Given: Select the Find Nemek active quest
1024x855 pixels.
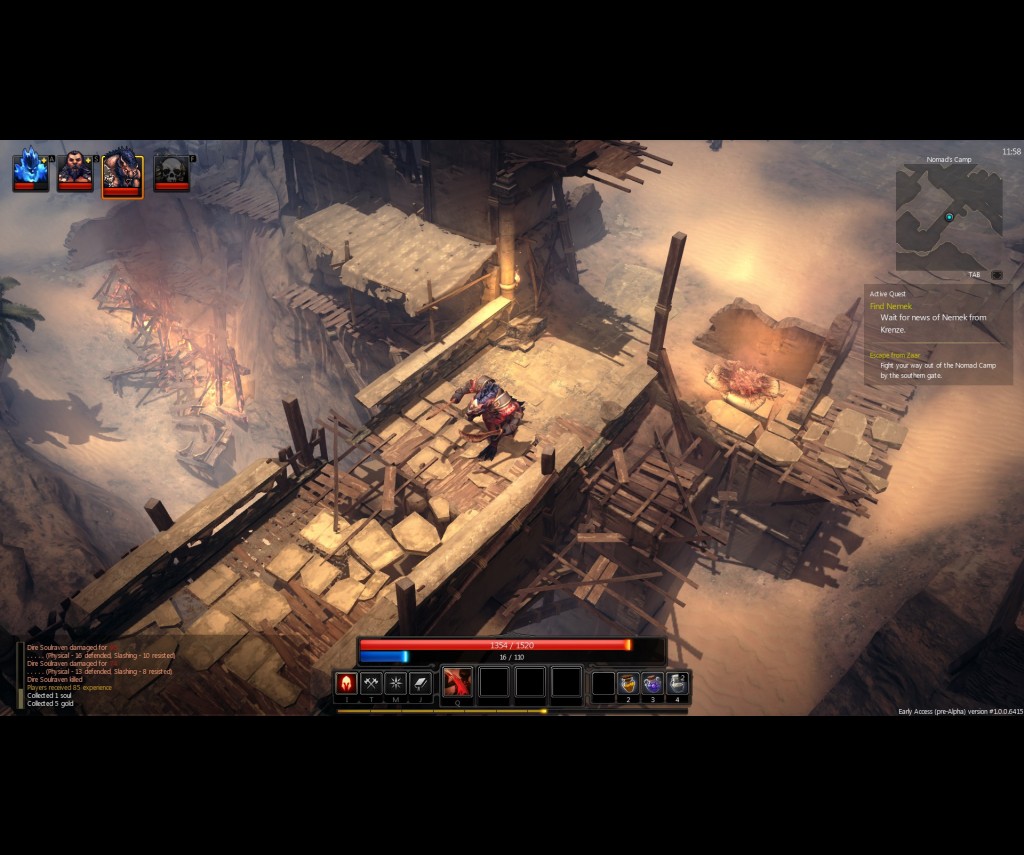Looking at the screenshot, I should 891,306.
